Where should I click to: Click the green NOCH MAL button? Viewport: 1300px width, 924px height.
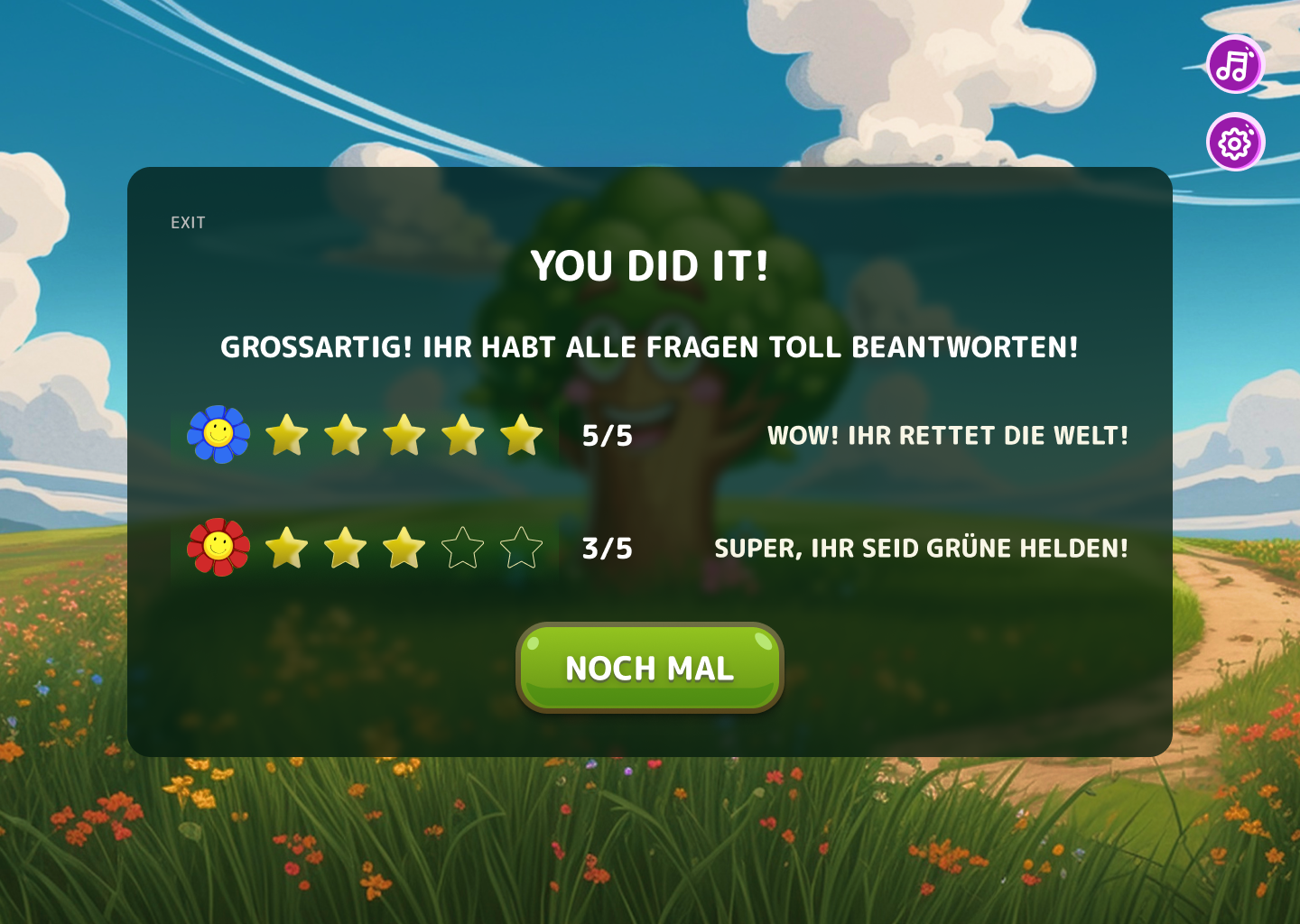[x=649, y=668]
